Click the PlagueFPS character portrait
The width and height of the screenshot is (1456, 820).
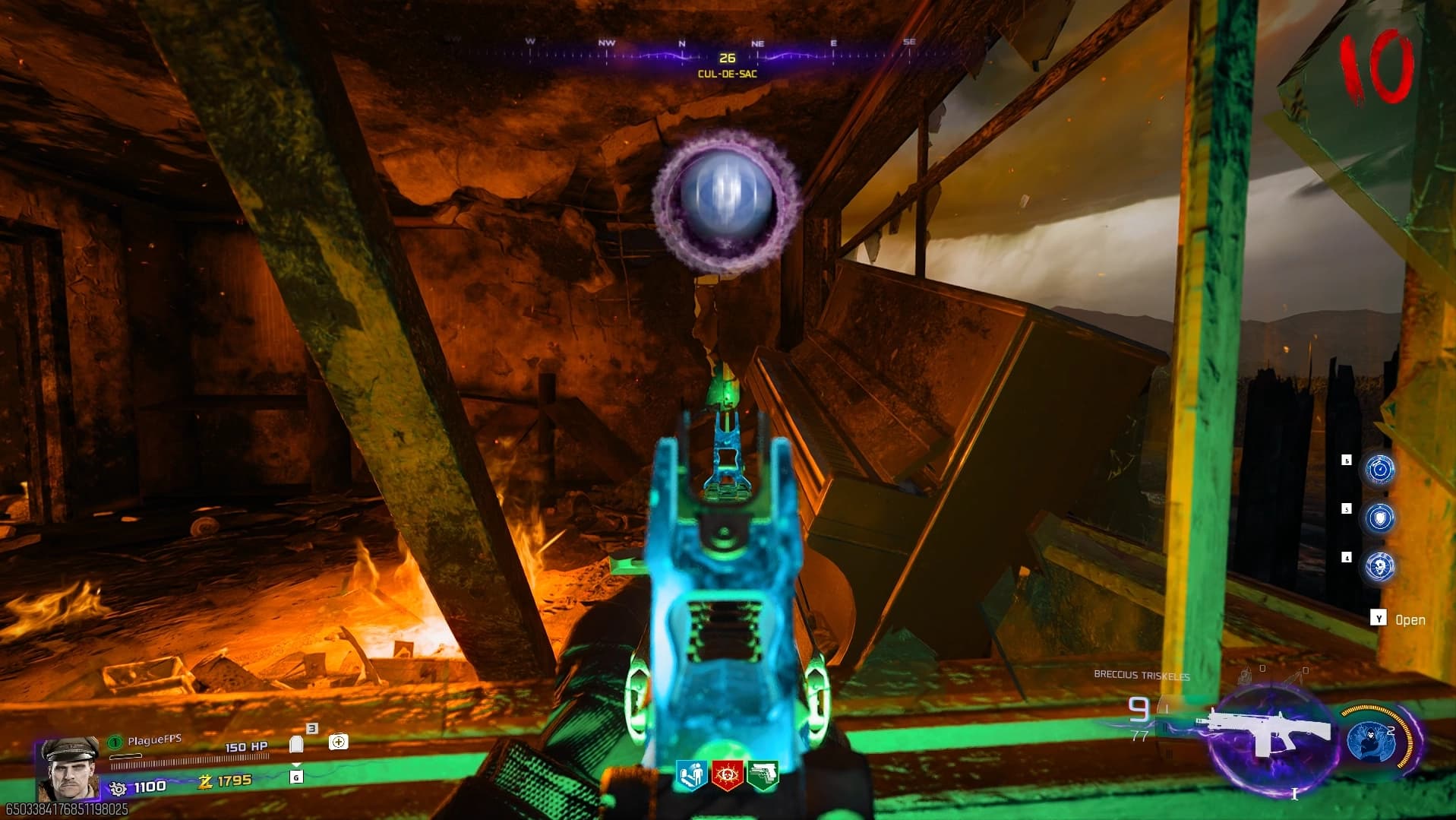coord(68,766)
